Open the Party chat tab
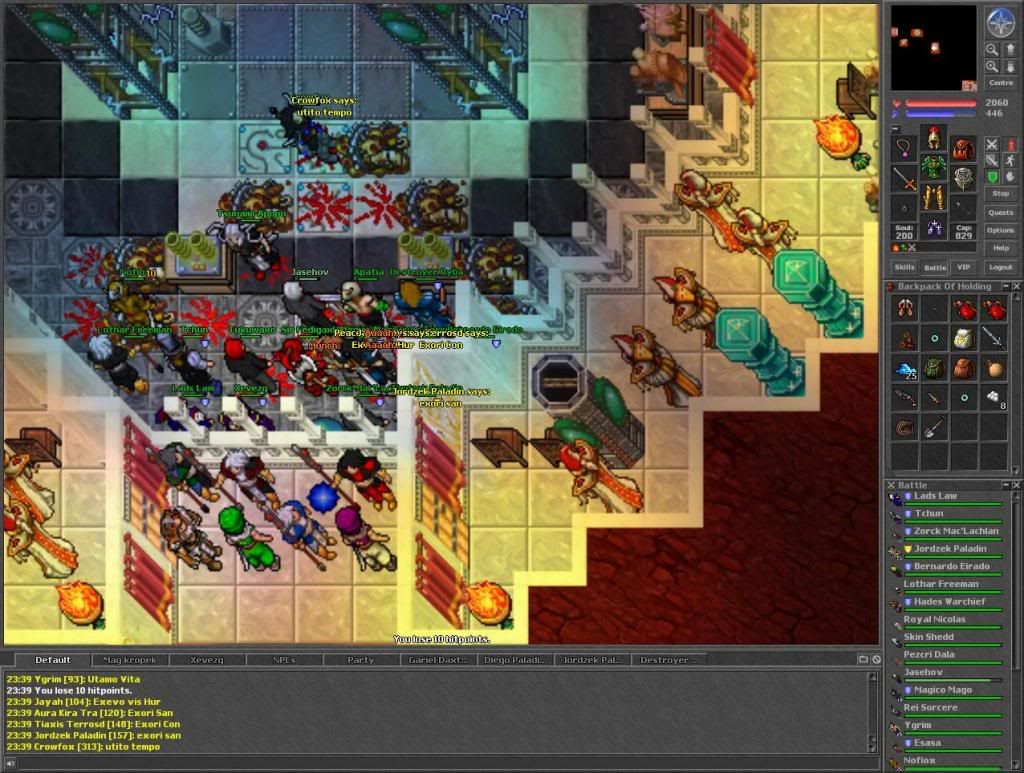Screen dimensions: 1024x773 coord(360,660)
